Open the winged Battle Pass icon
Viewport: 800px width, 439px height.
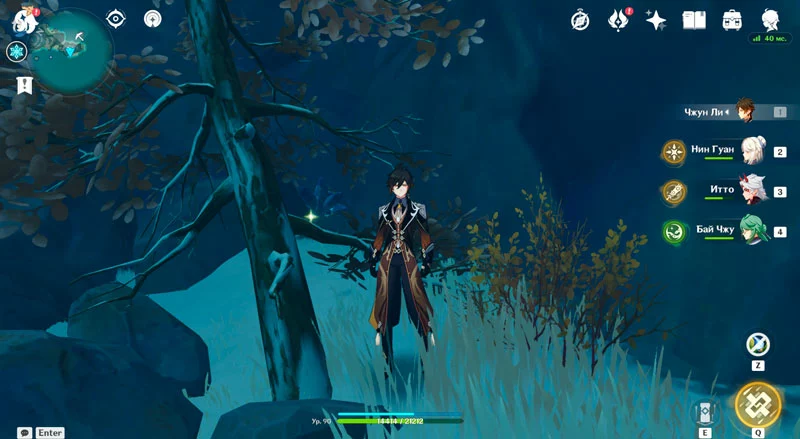tap(618, 19)
